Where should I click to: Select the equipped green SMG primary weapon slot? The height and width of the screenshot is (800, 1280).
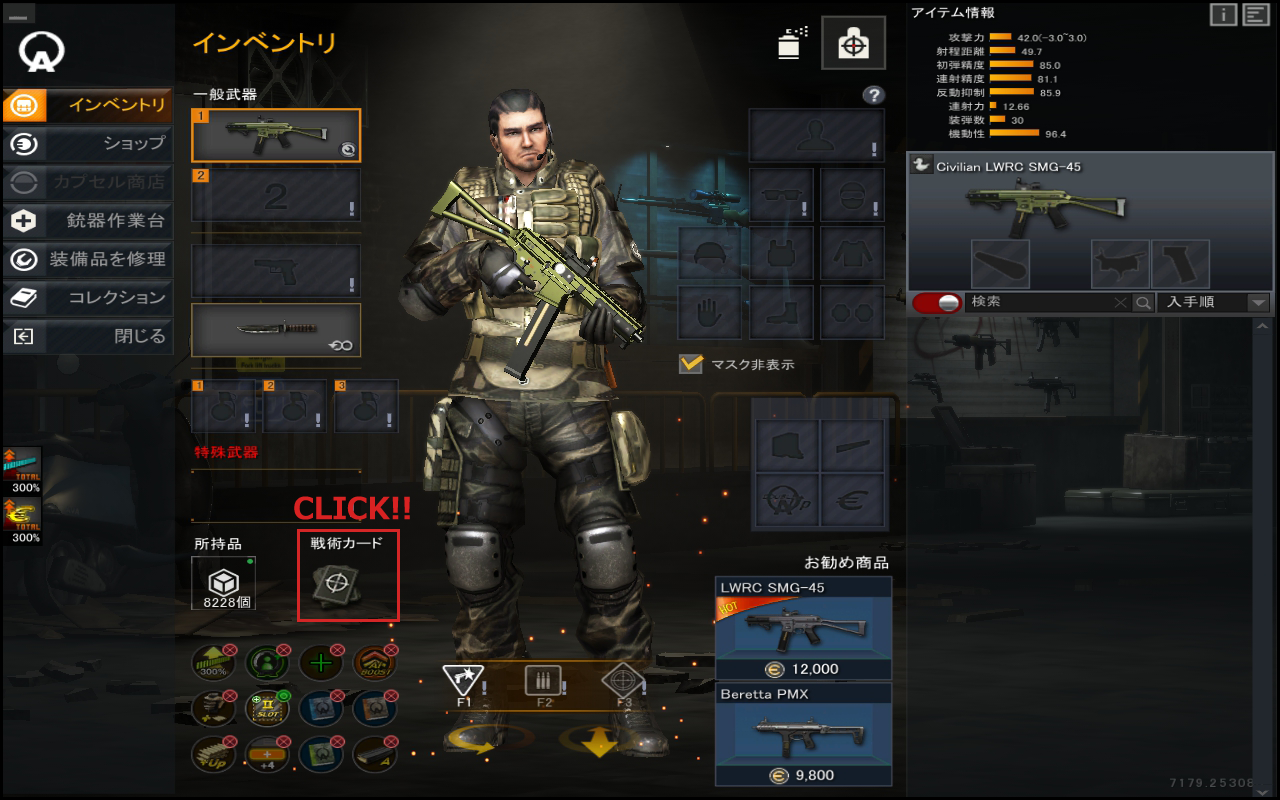pos(276,135)
